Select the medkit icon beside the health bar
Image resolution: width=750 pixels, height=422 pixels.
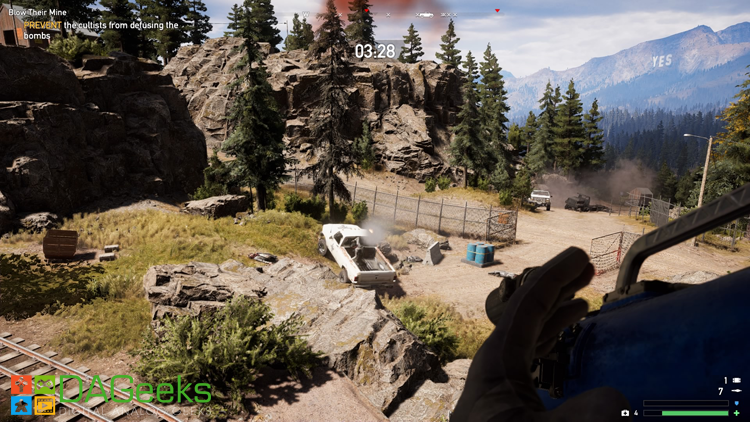(x=625, y=412)
